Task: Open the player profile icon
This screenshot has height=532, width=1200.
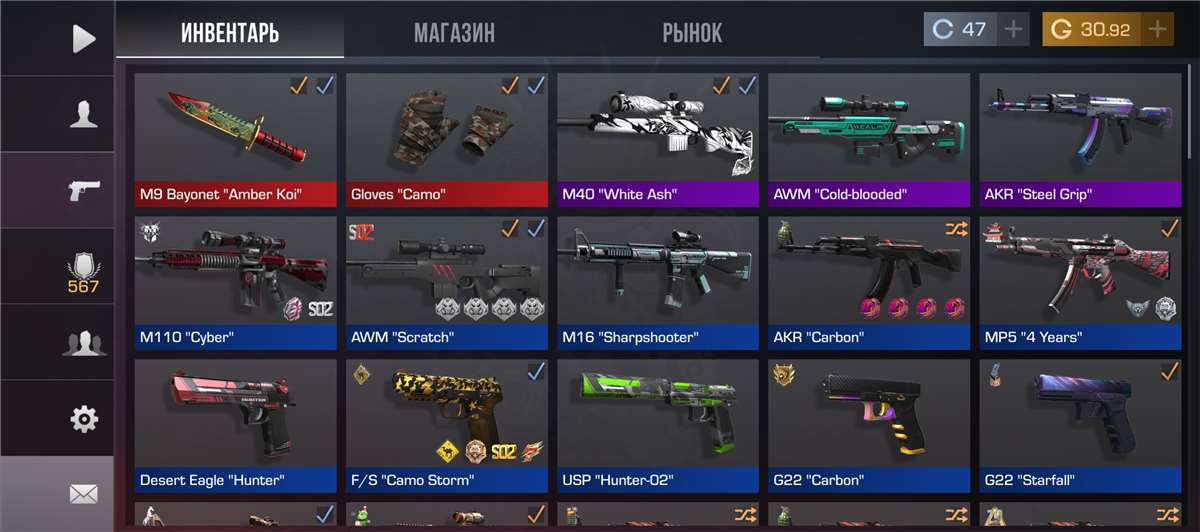Action: coord(84,114)
